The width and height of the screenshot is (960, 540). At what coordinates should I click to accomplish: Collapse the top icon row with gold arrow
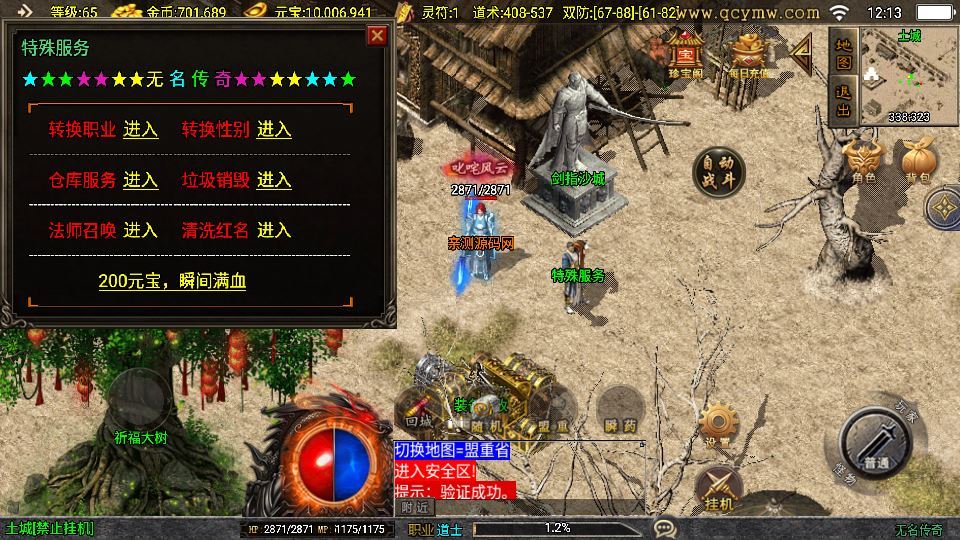coord(801,57)
